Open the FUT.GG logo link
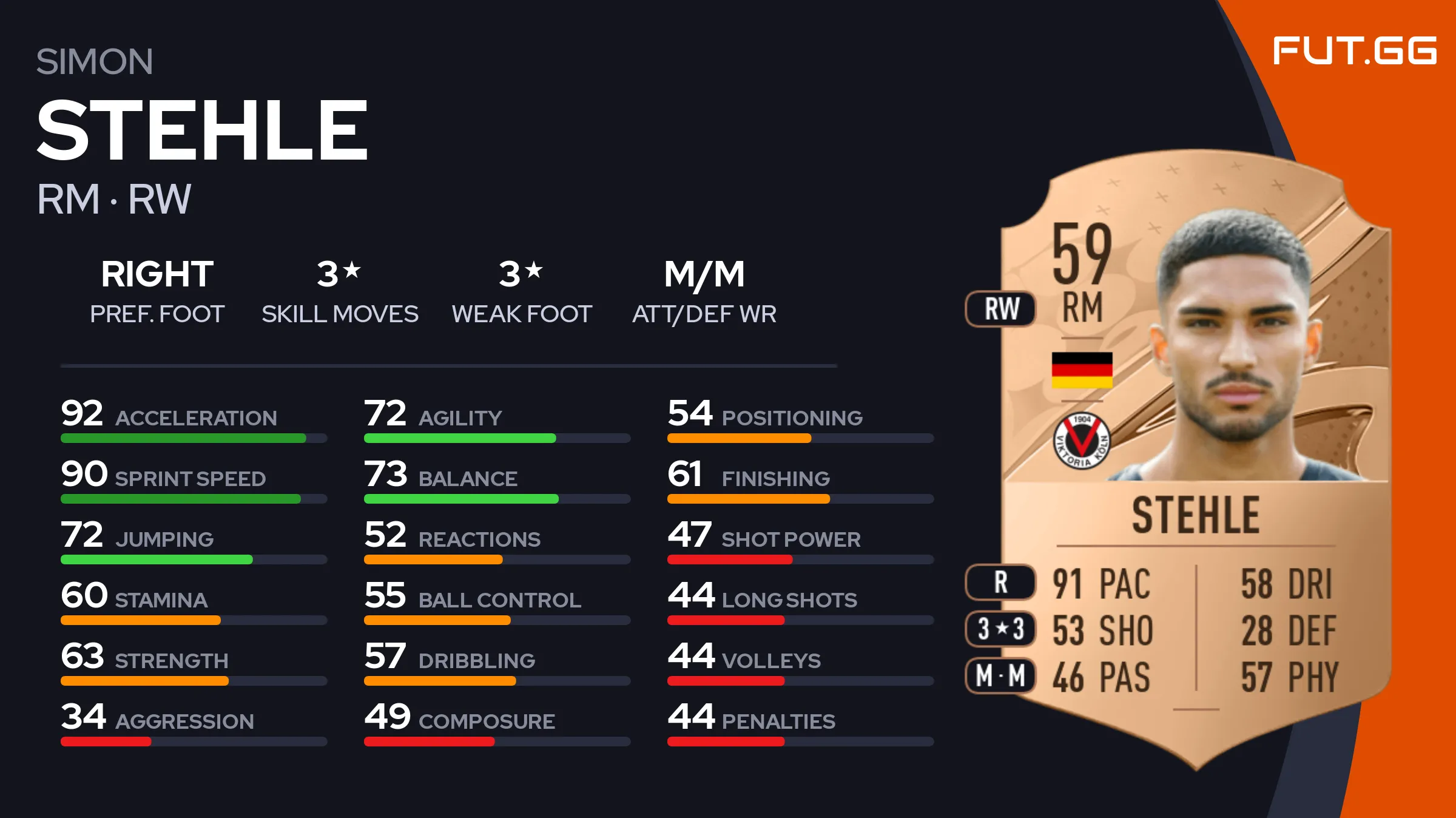1456x818 pixels. click(x=1354, y=50)
